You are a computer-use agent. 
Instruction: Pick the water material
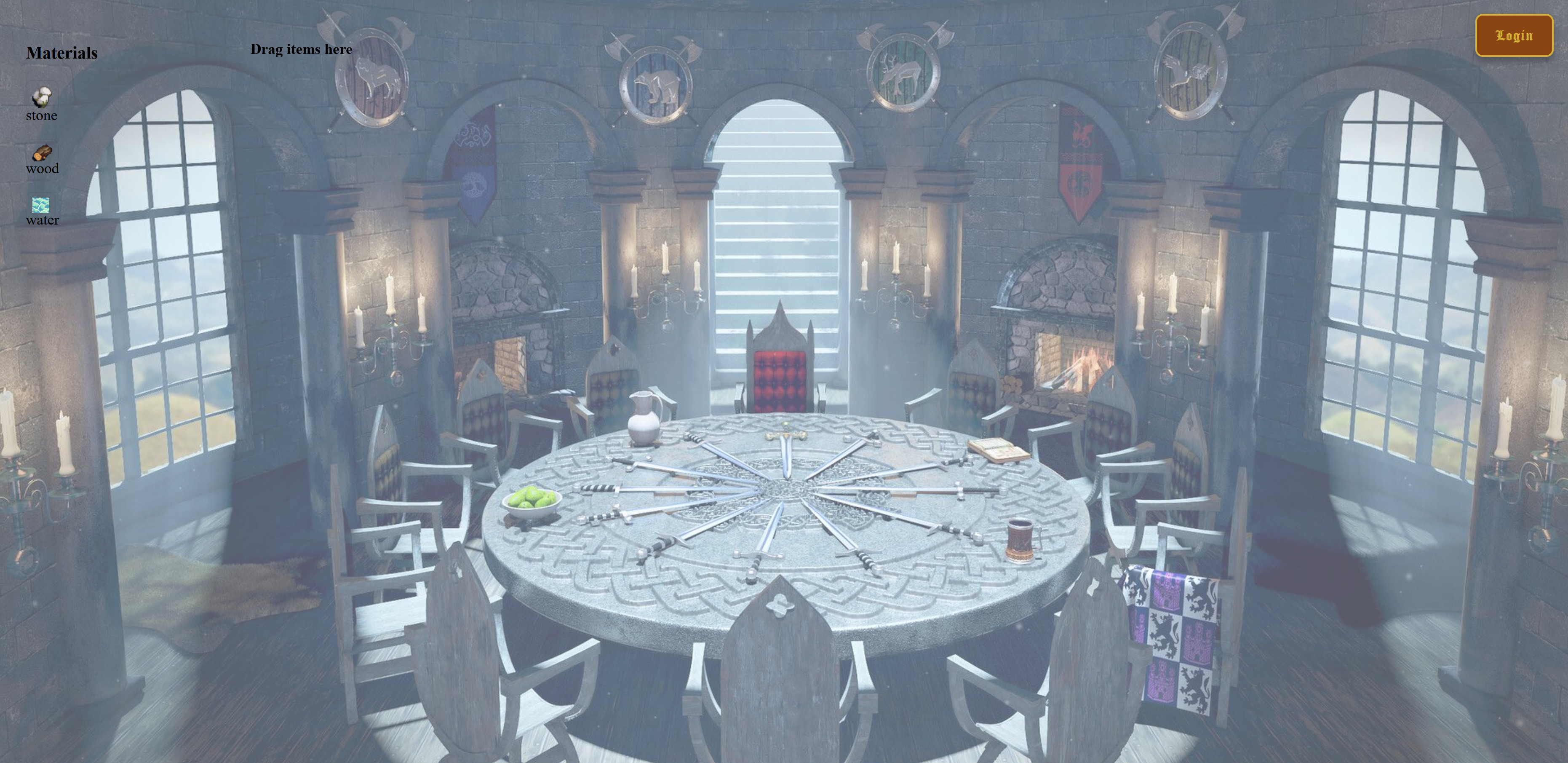point(41,205)
